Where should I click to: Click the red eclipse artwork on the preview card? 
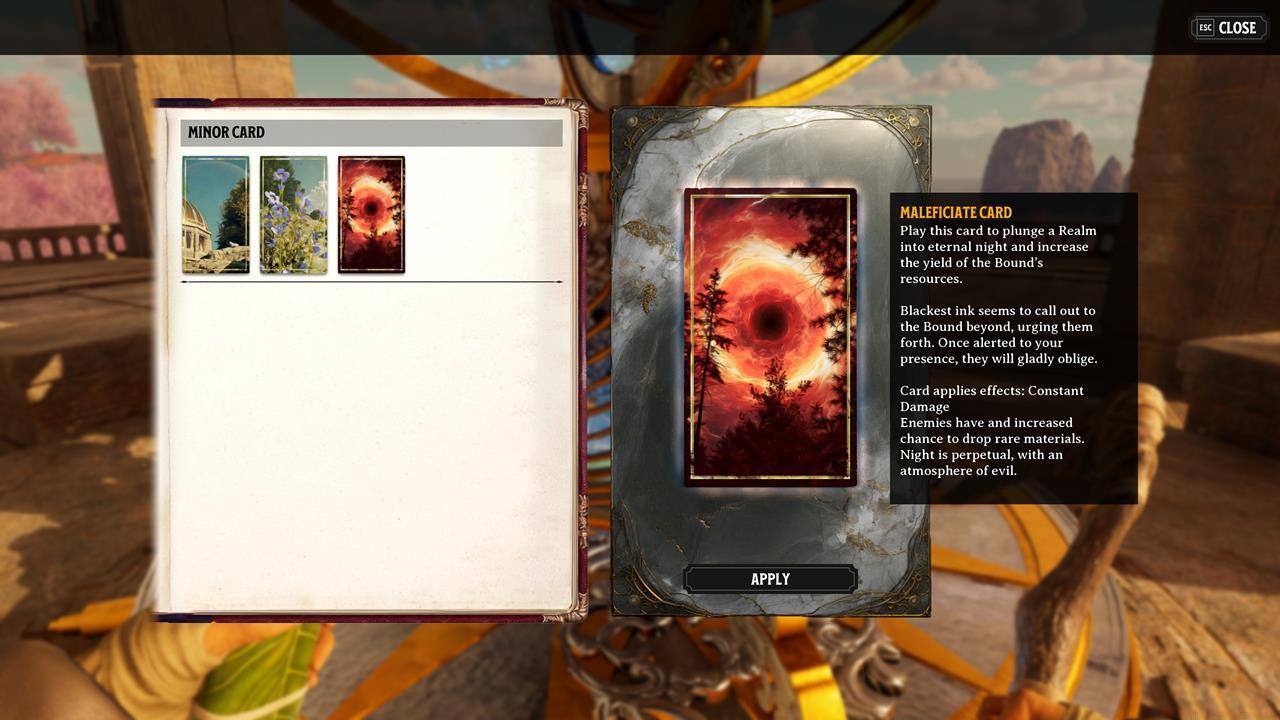coord(770,320)
